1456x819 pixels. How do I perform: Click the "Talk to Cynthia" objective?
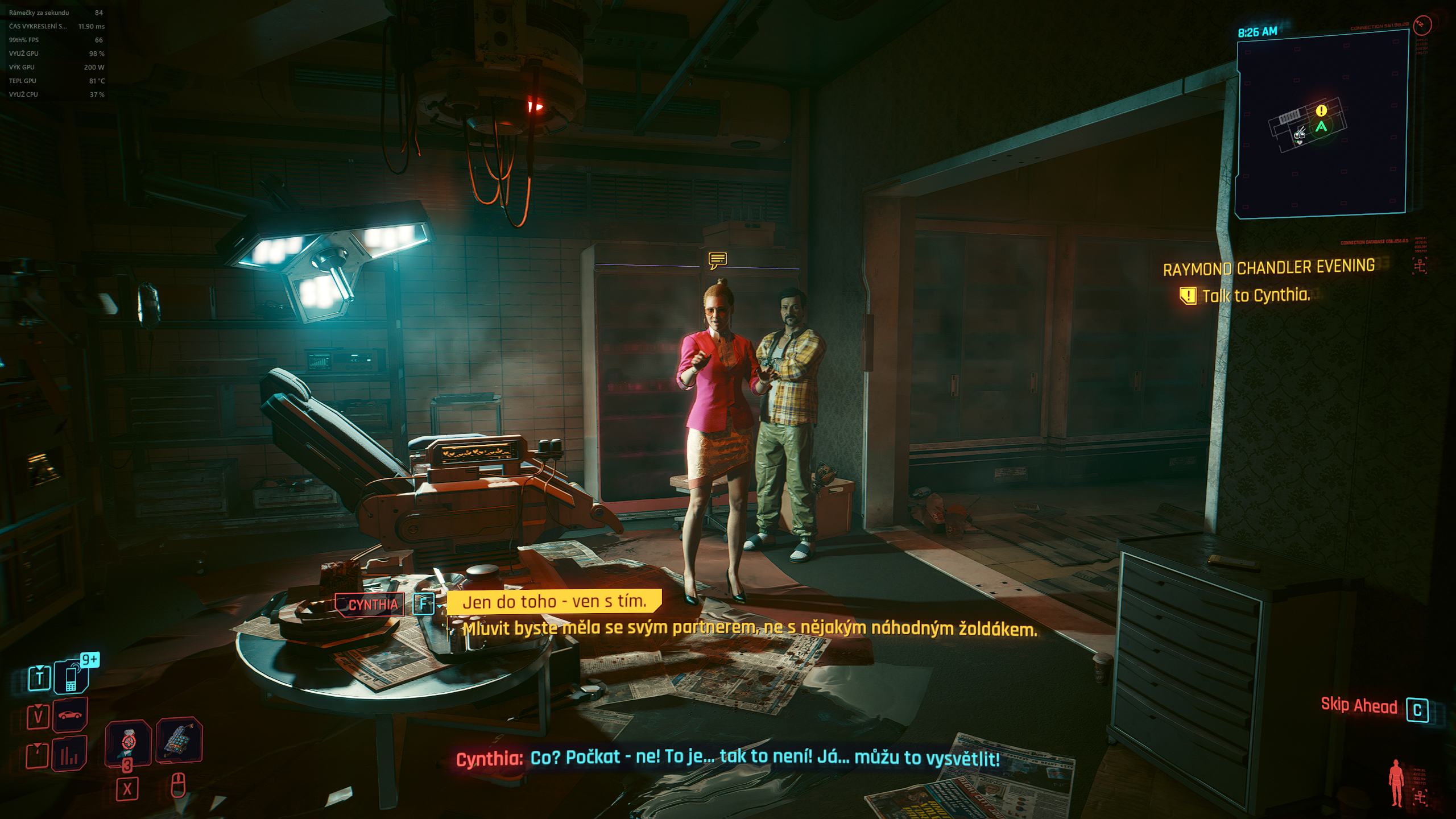(x=1255, y=296)
